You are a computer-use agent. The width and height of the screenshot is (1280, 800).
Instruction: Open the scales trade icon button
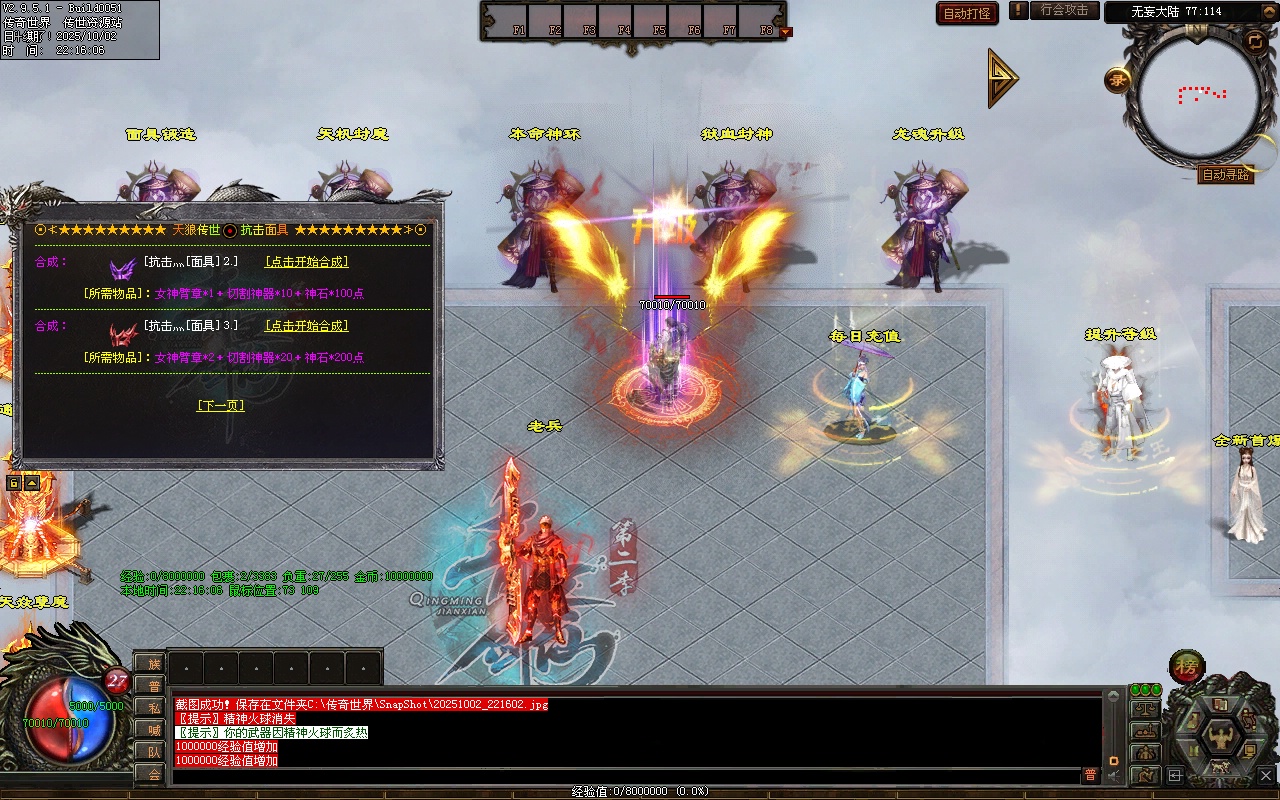1144,709
